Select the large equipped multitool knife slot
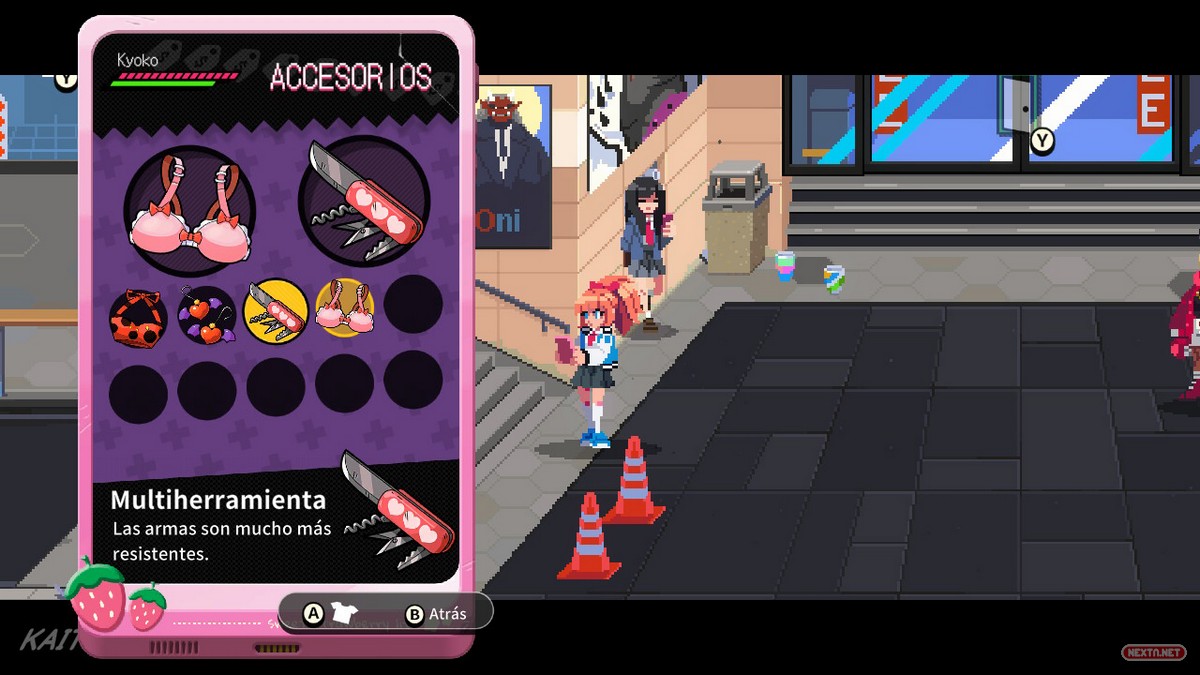The image size is (1200, 675). (364, 201)
